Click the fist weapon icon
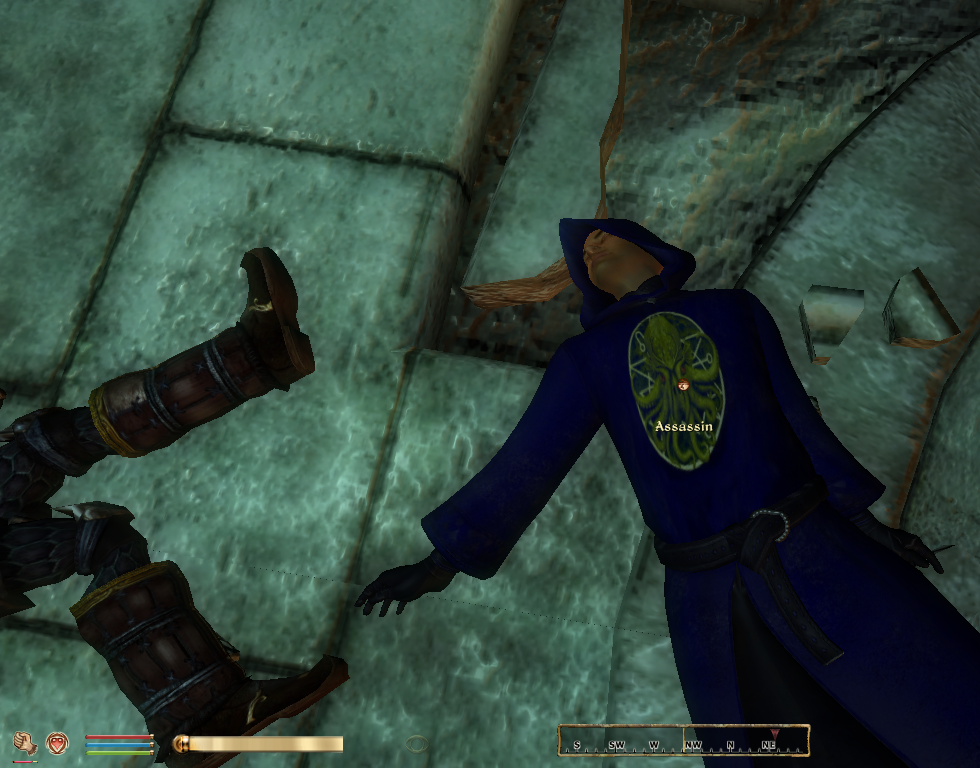This screenshot has height=768, width=980. coord(25,743)
